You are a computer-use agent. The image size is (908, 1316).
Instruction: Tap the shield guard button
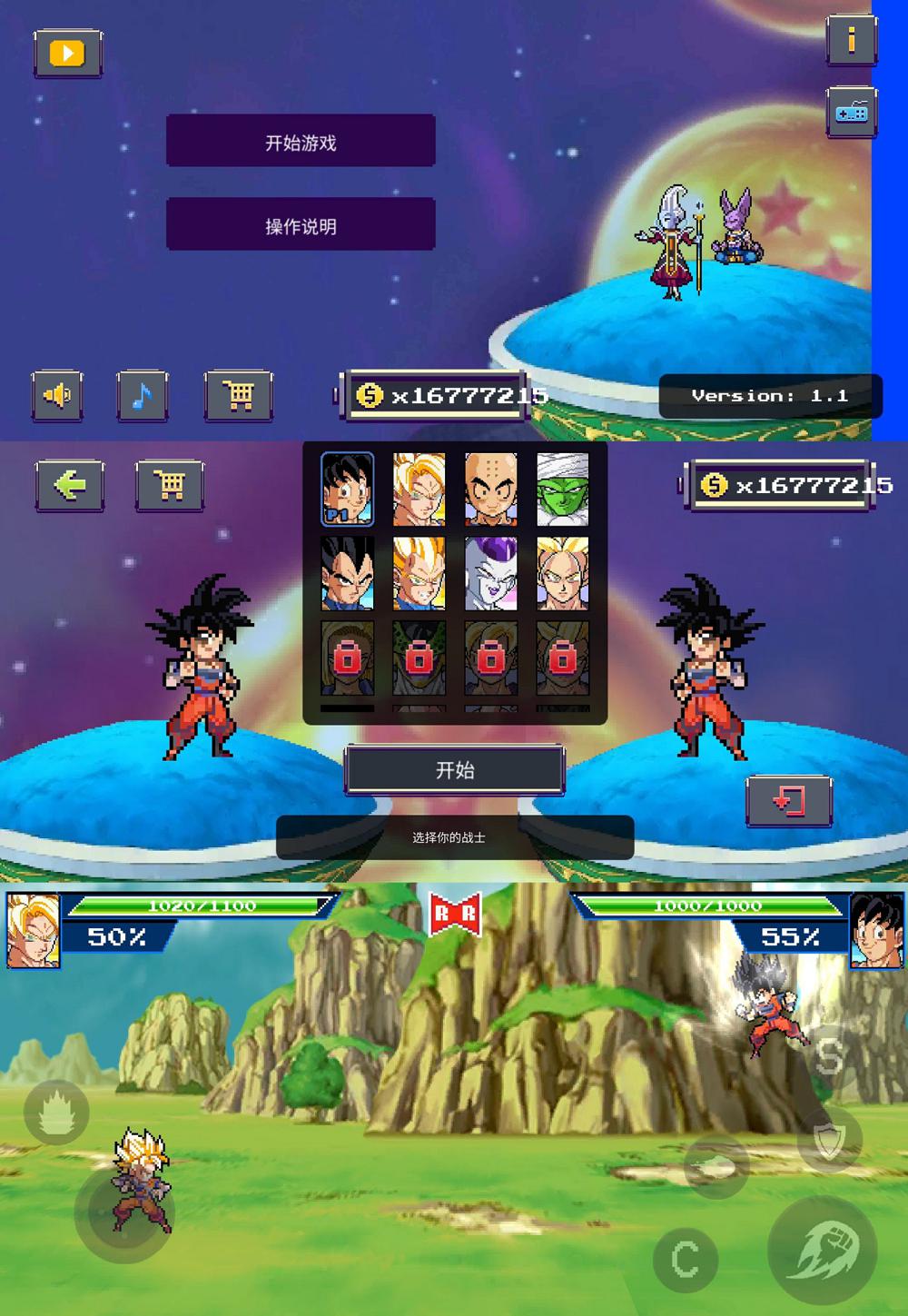[x=829, y=1140]
